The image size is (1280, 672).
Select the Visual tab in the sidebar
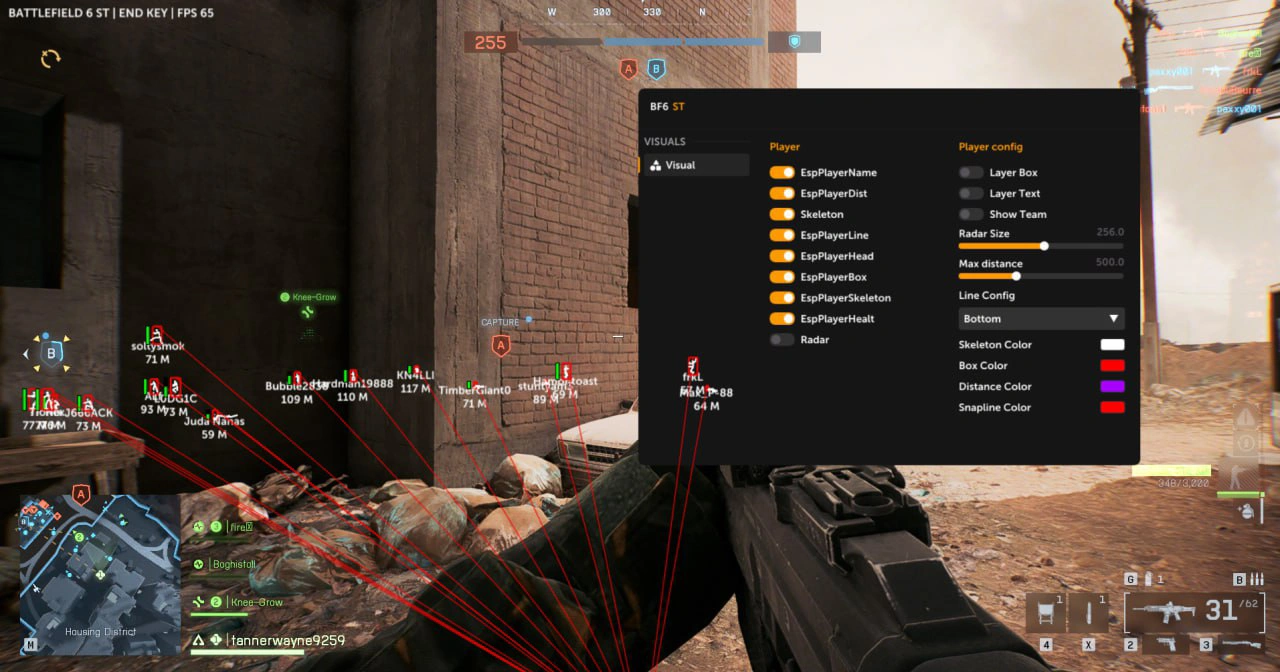tap(693, 166)
